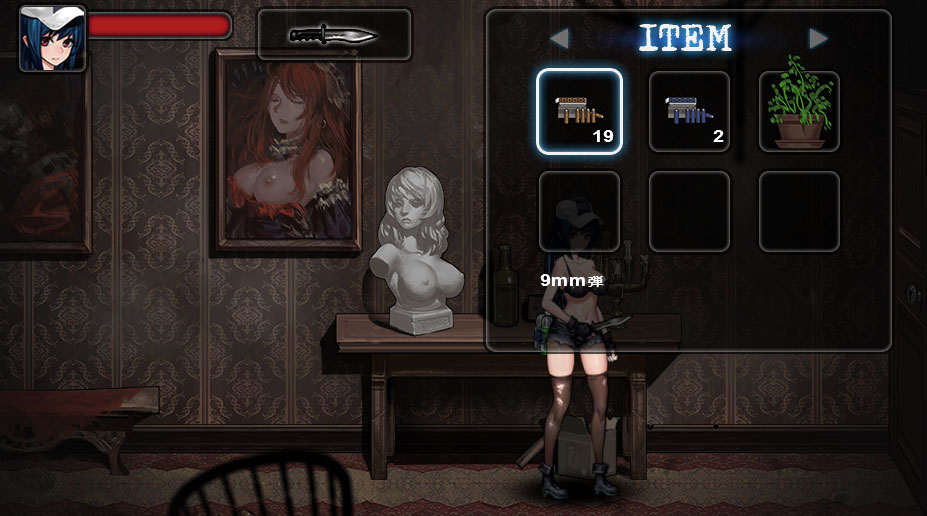Select the 9mm ammo slot
The image size is (927, 516).
pyautogui.click(x=579, y=111)
